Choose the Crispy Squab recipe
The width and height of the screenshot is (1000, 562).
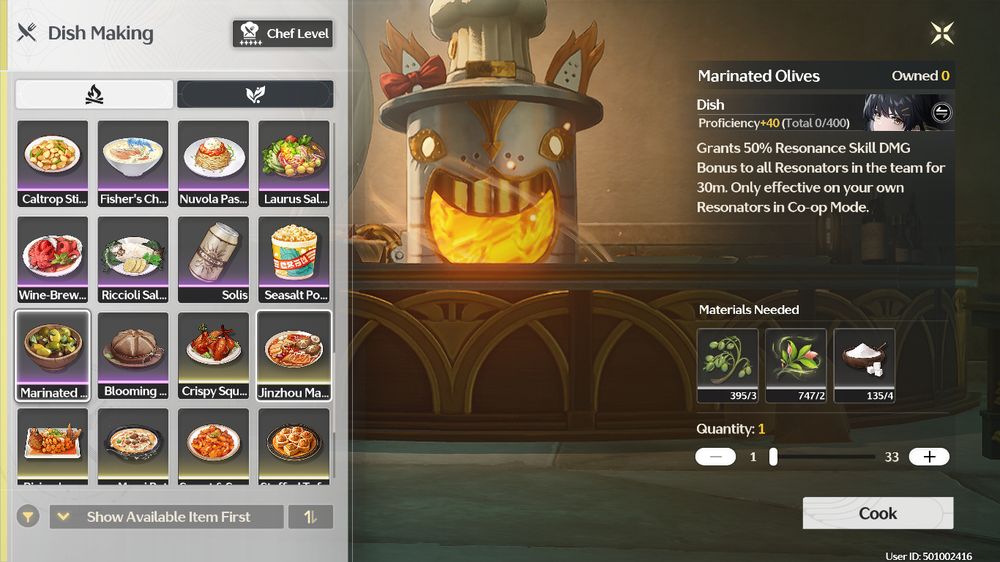point(213,356)
